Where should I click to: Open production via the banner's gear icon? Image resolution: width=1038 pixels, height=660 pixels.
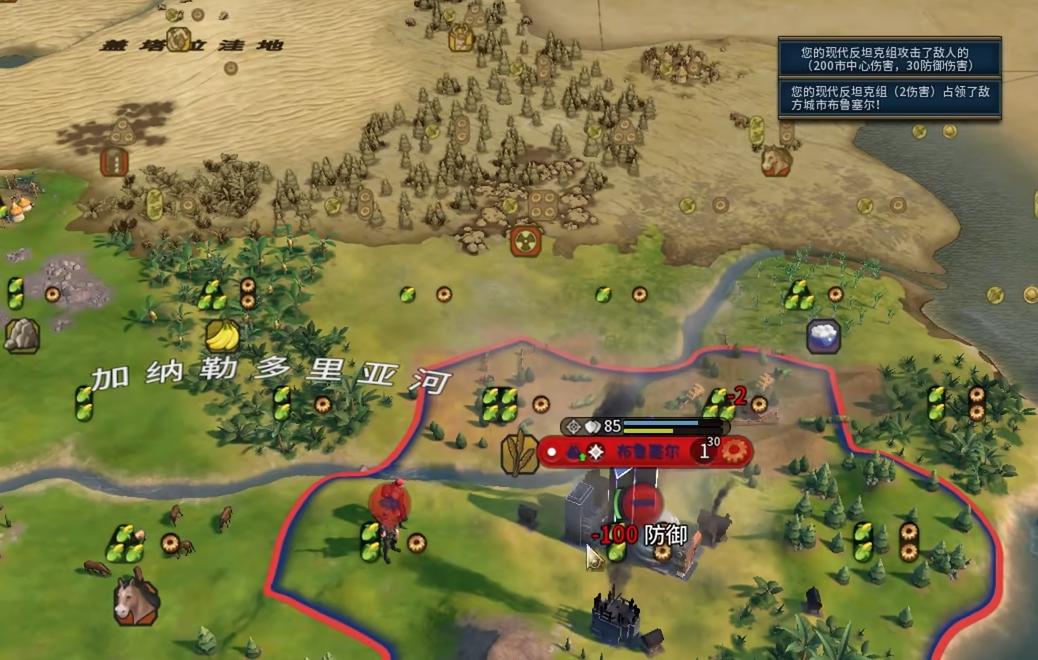pyautogui.click(x=737, y=451)
